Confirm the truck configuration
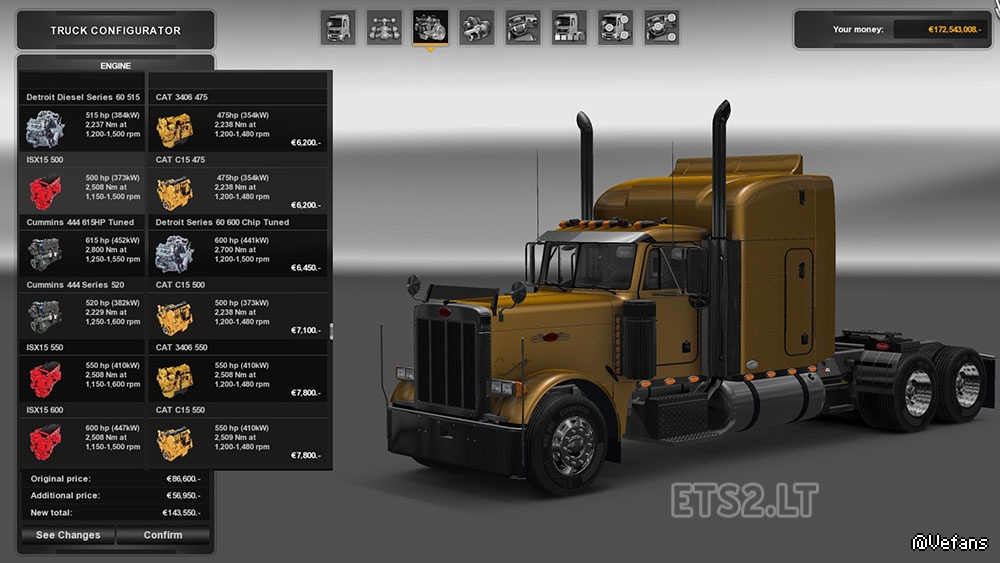 (163, 535)
